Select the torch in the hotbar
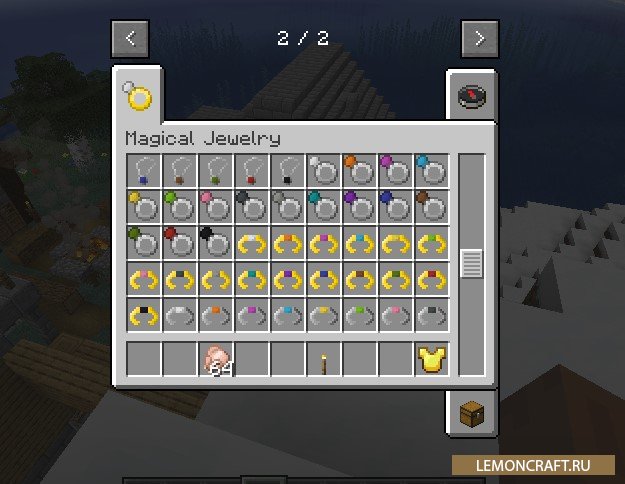The image size is (625, 484). (x=325, y=360)
